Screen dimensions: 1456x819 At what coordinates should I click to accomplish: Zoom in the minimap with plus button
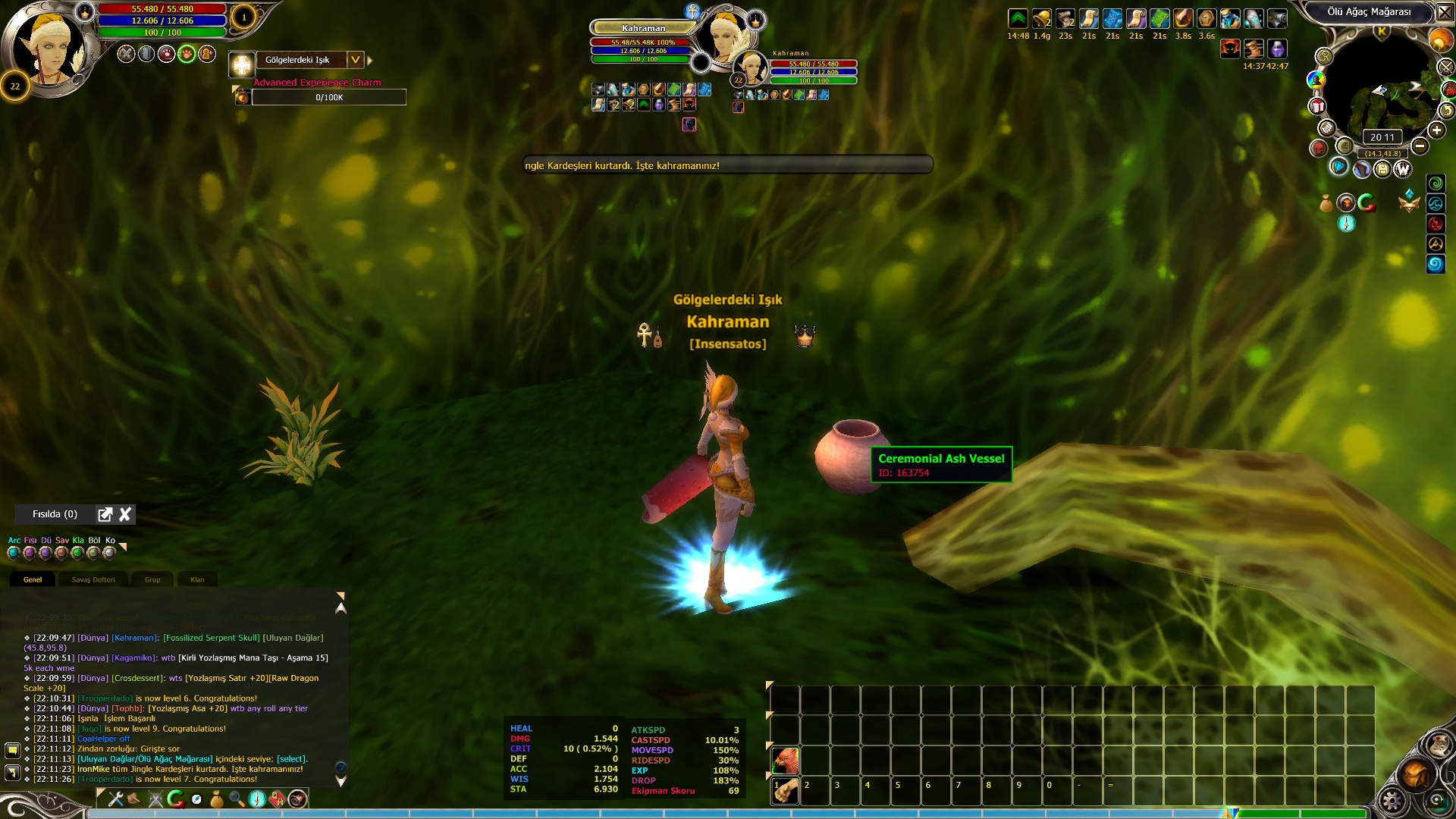(x=1436, y=130)
